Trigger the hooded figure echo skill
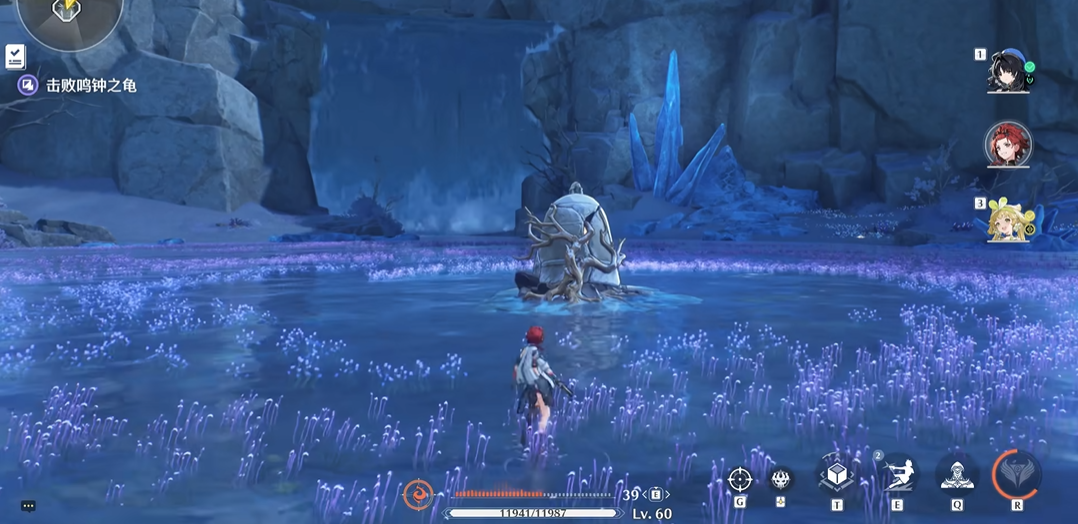 point(957,474)
